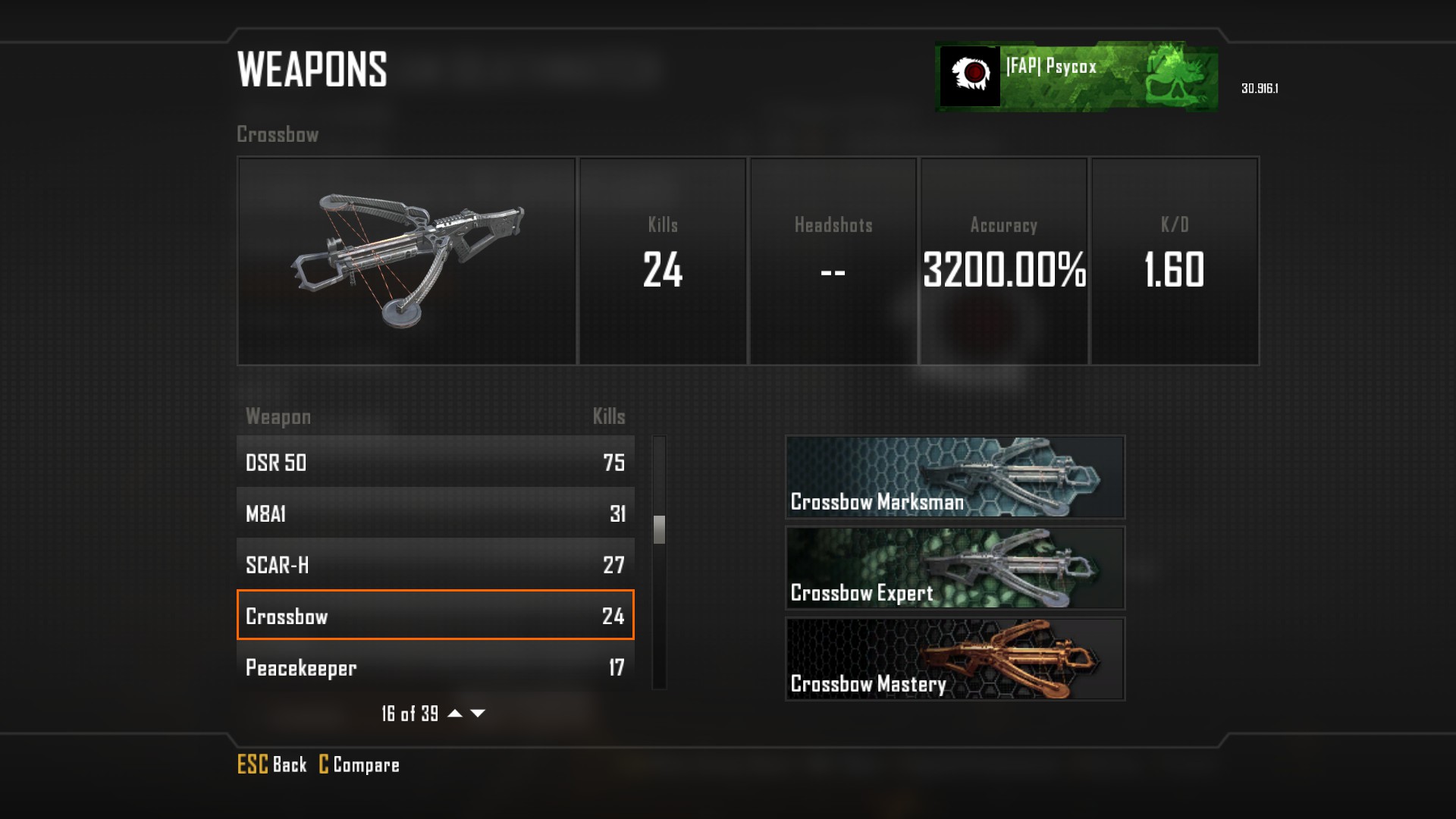View the Crossbow Expert challenge card
1456x819 pixels.
[955, 568]
